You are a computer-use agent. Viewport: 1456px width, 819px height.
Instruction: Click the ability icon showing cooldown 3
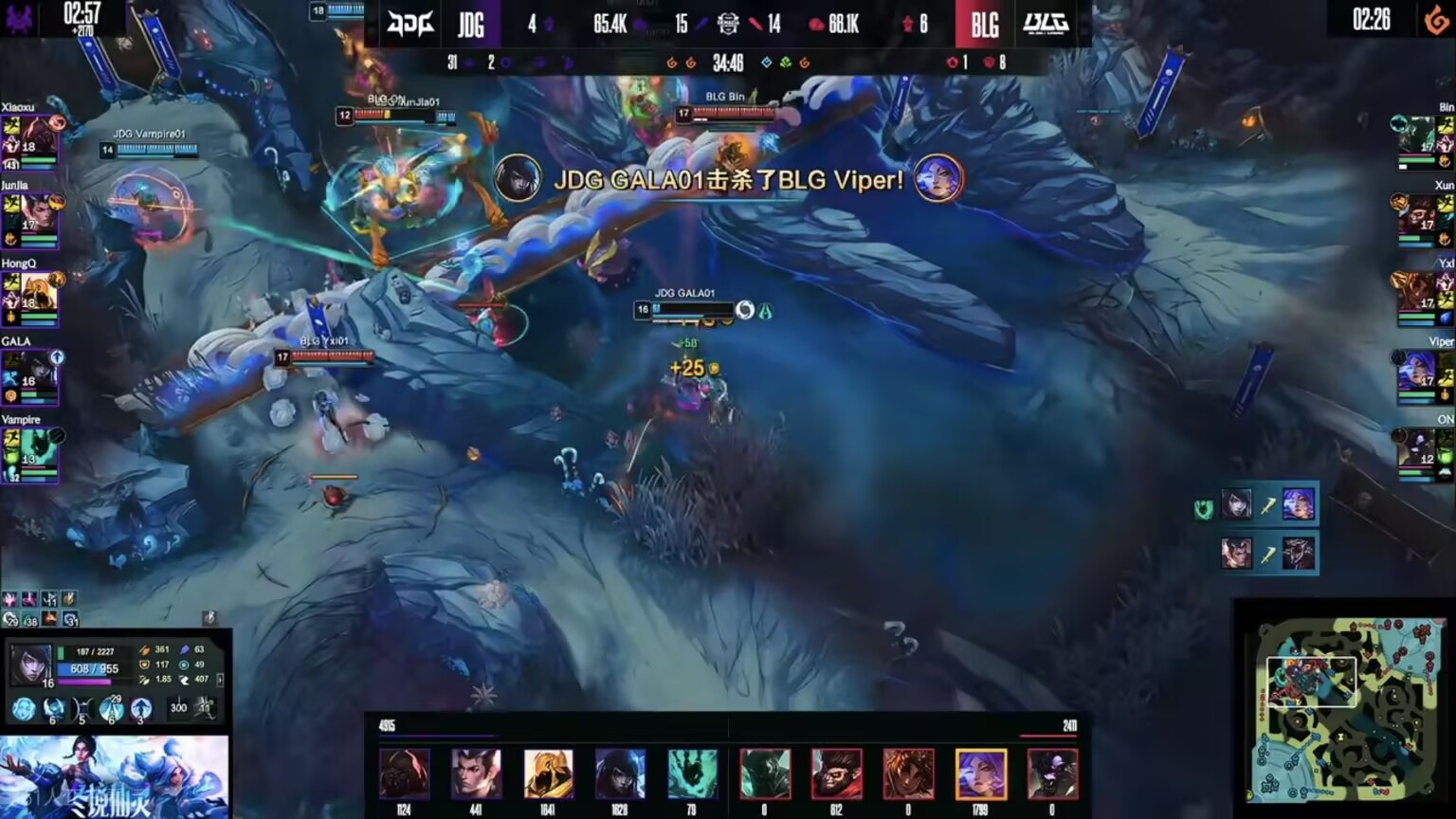141,708
